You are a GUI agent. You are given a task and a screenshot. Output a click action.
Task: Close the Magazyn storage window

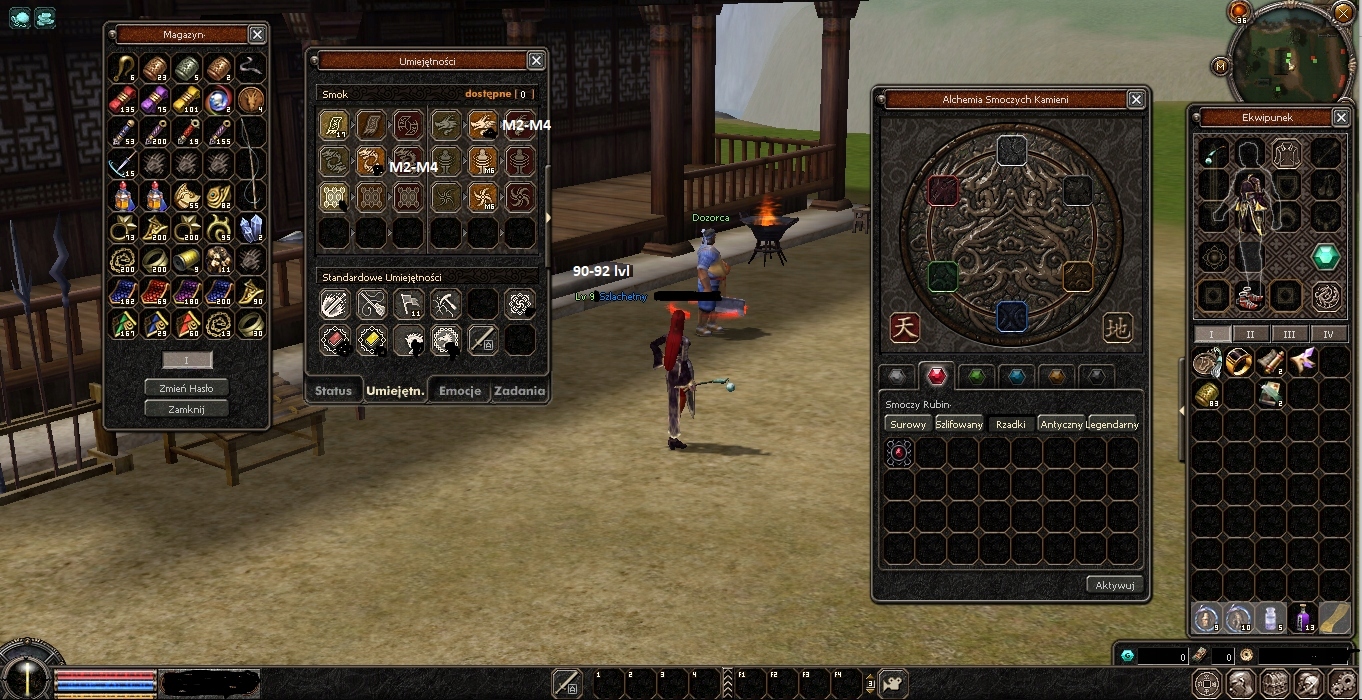point(257,35)
